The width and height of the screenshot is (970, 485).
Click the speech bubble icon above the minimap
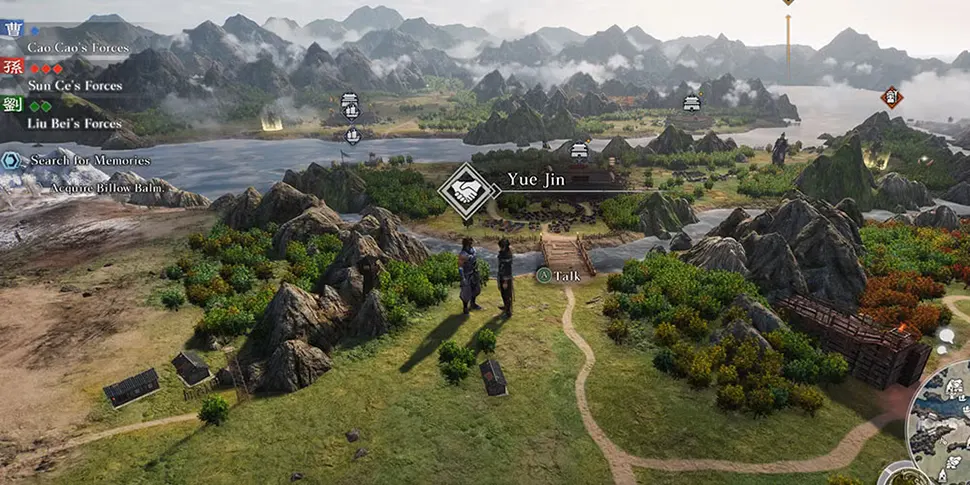pos(946,336)
